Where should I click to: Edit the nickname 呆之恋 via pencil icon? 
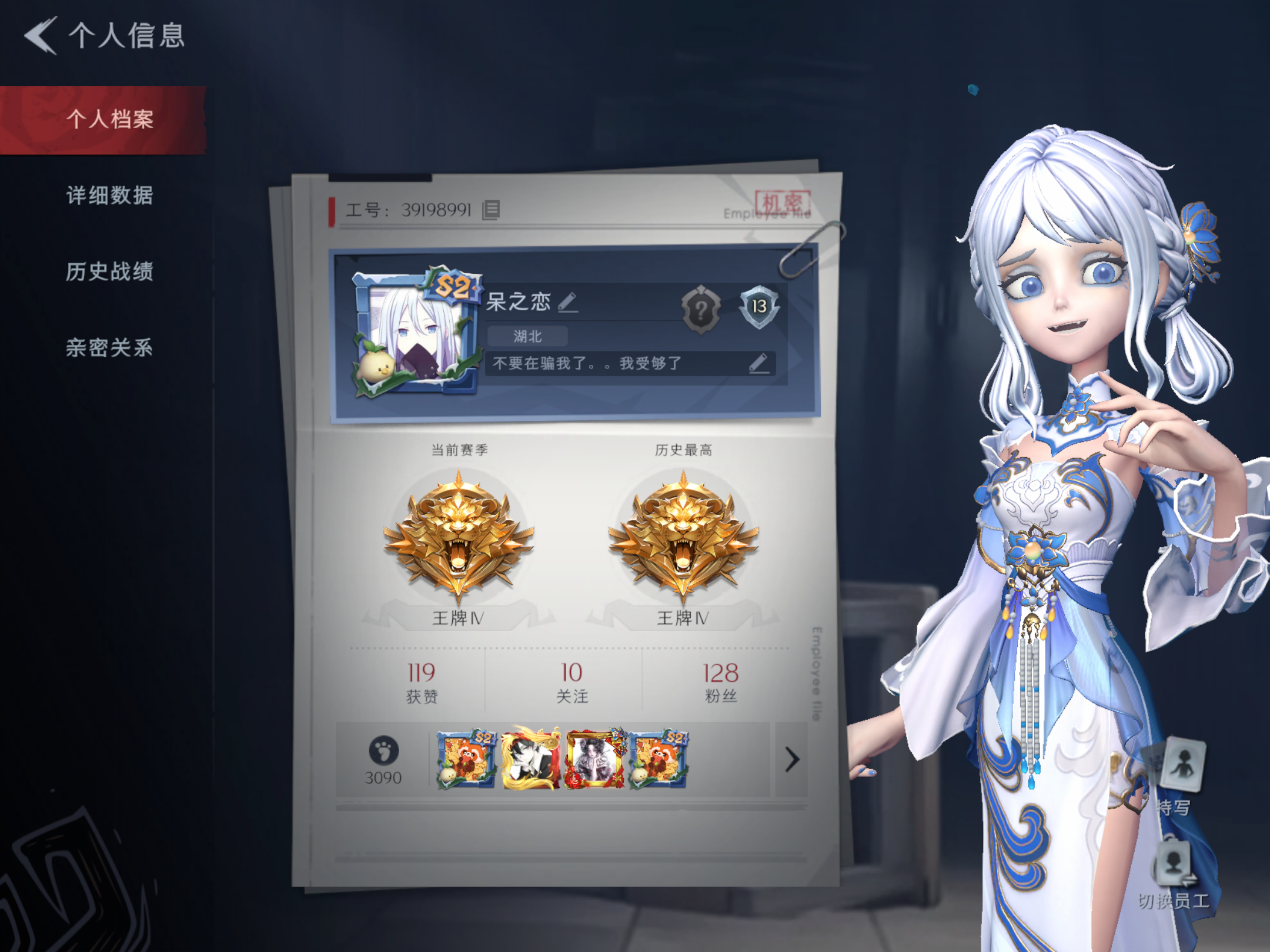[x=567, y=303]
